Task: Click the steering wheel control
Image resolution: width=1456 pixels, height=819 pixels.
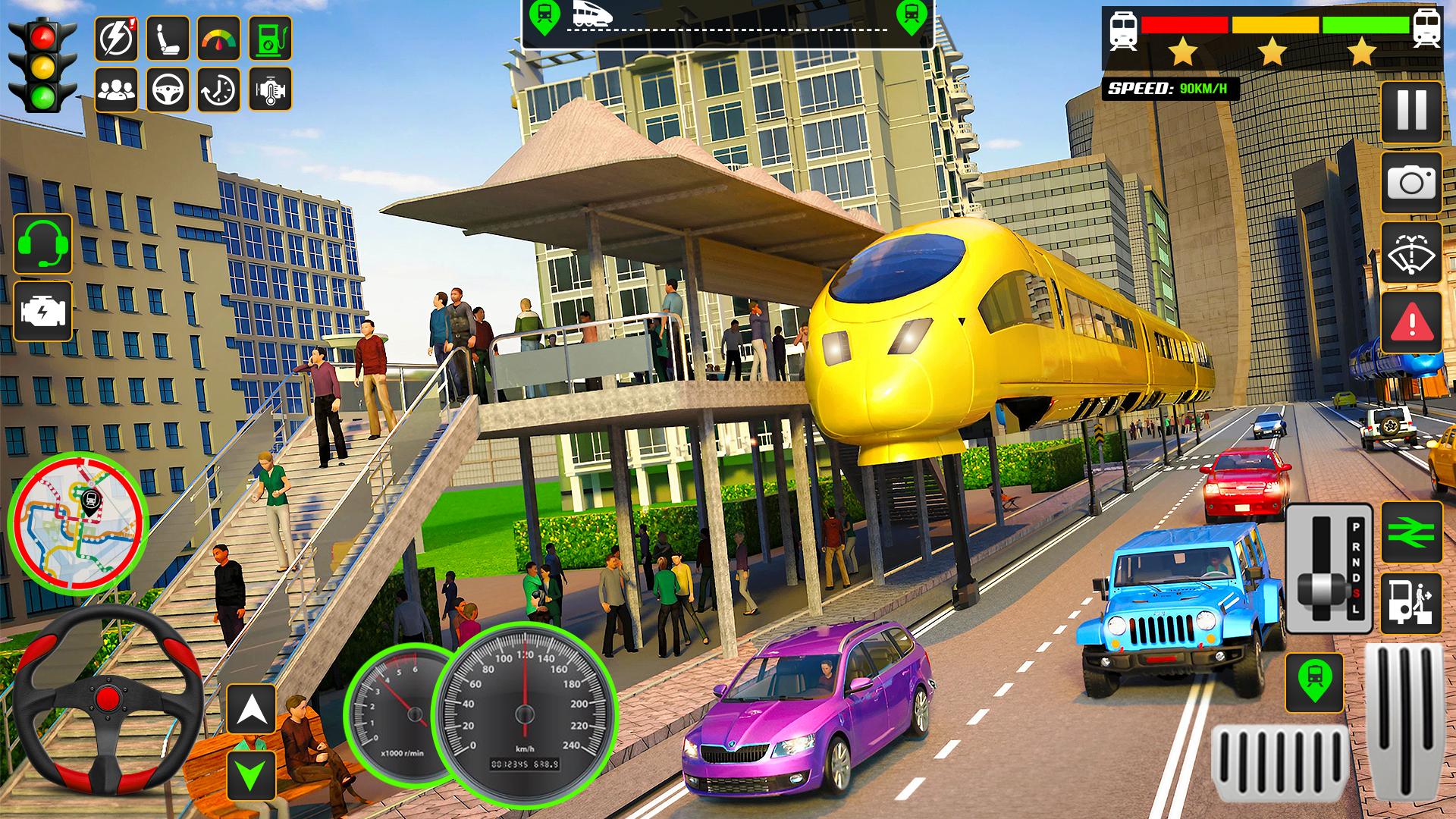Action: 108,700
